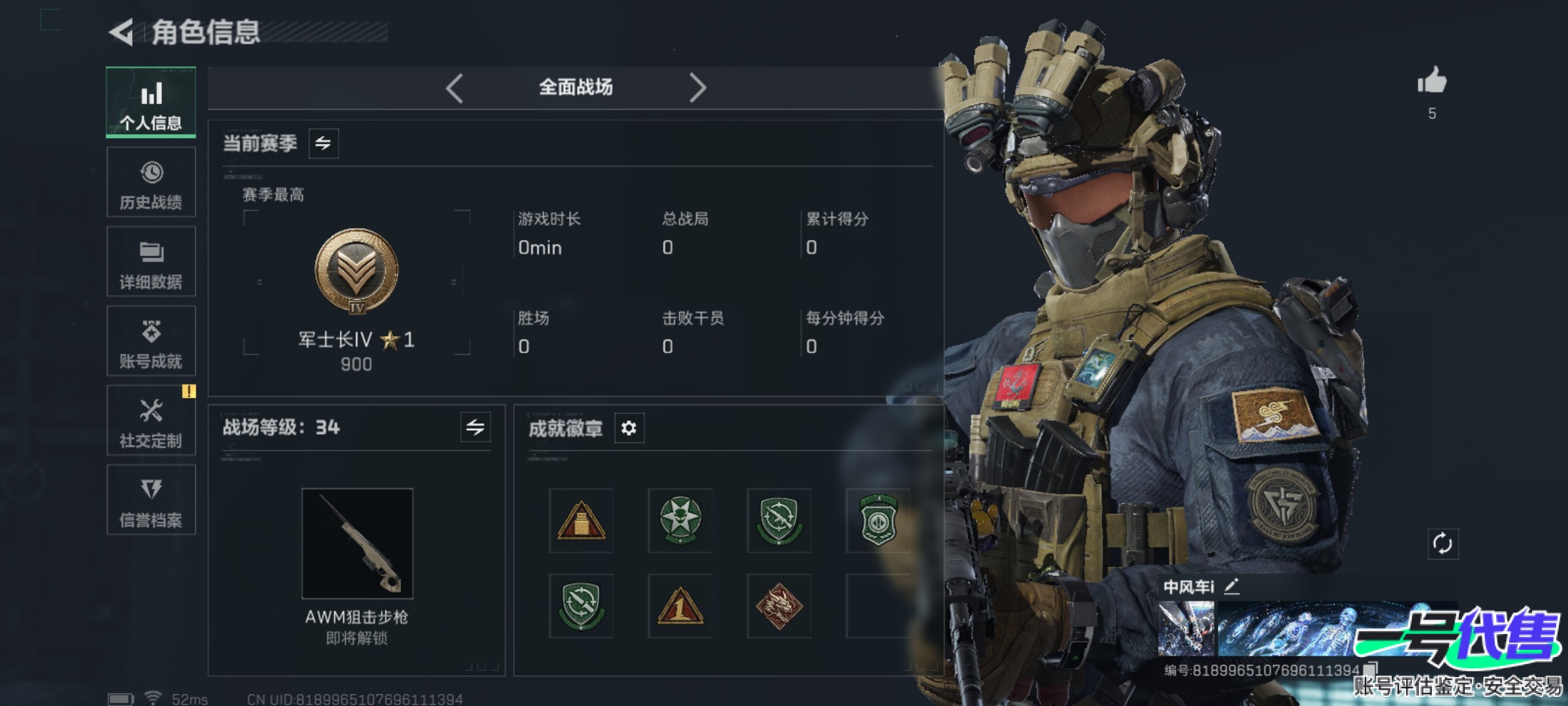Click the right arrow beside 全面战场
This screenshot has height=706, width=1568.
pyautogui.click(x=697, y=88)
